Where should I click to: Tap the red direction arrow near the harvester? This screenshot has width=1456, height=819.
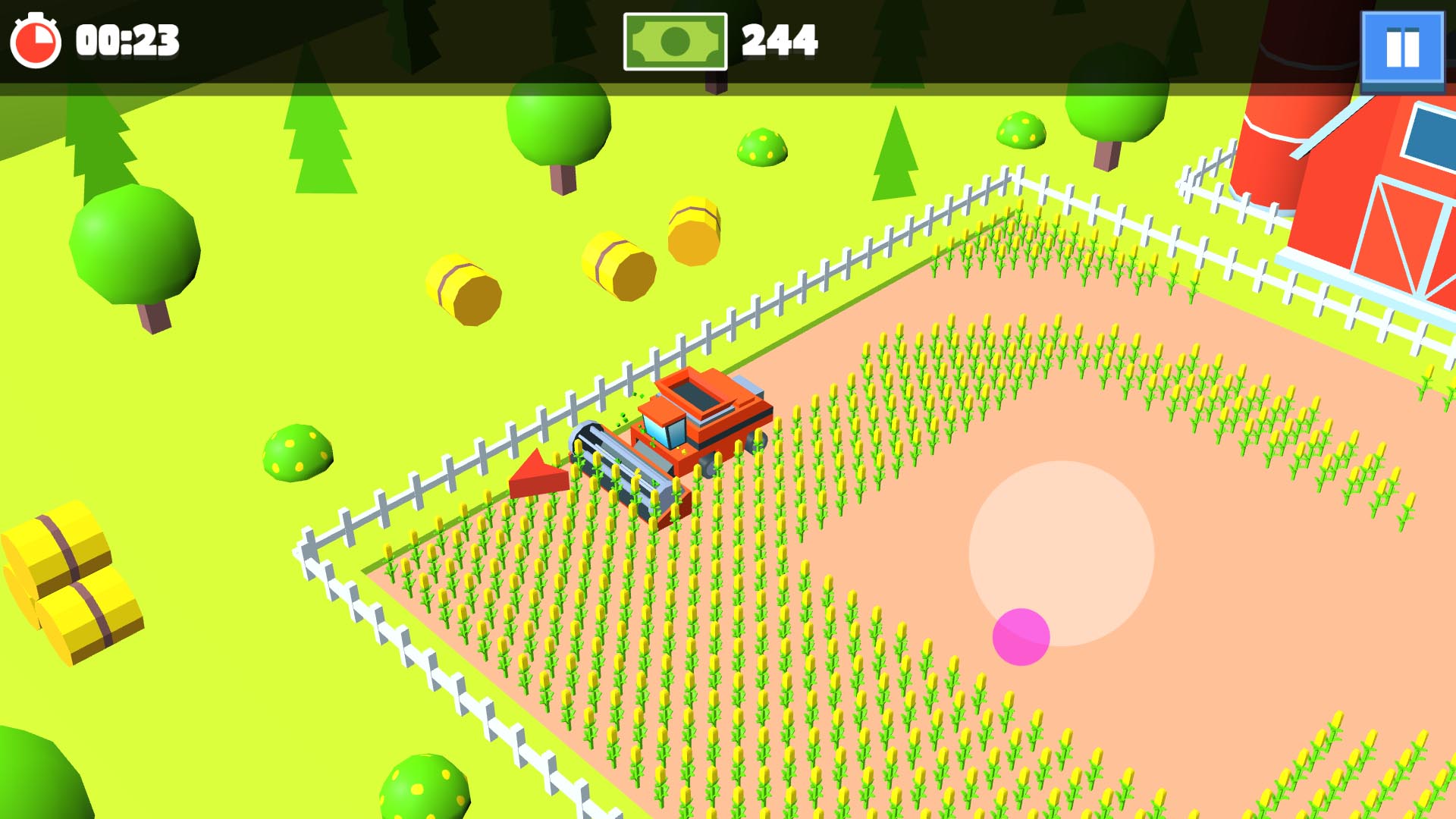click(x=540, y=474)
